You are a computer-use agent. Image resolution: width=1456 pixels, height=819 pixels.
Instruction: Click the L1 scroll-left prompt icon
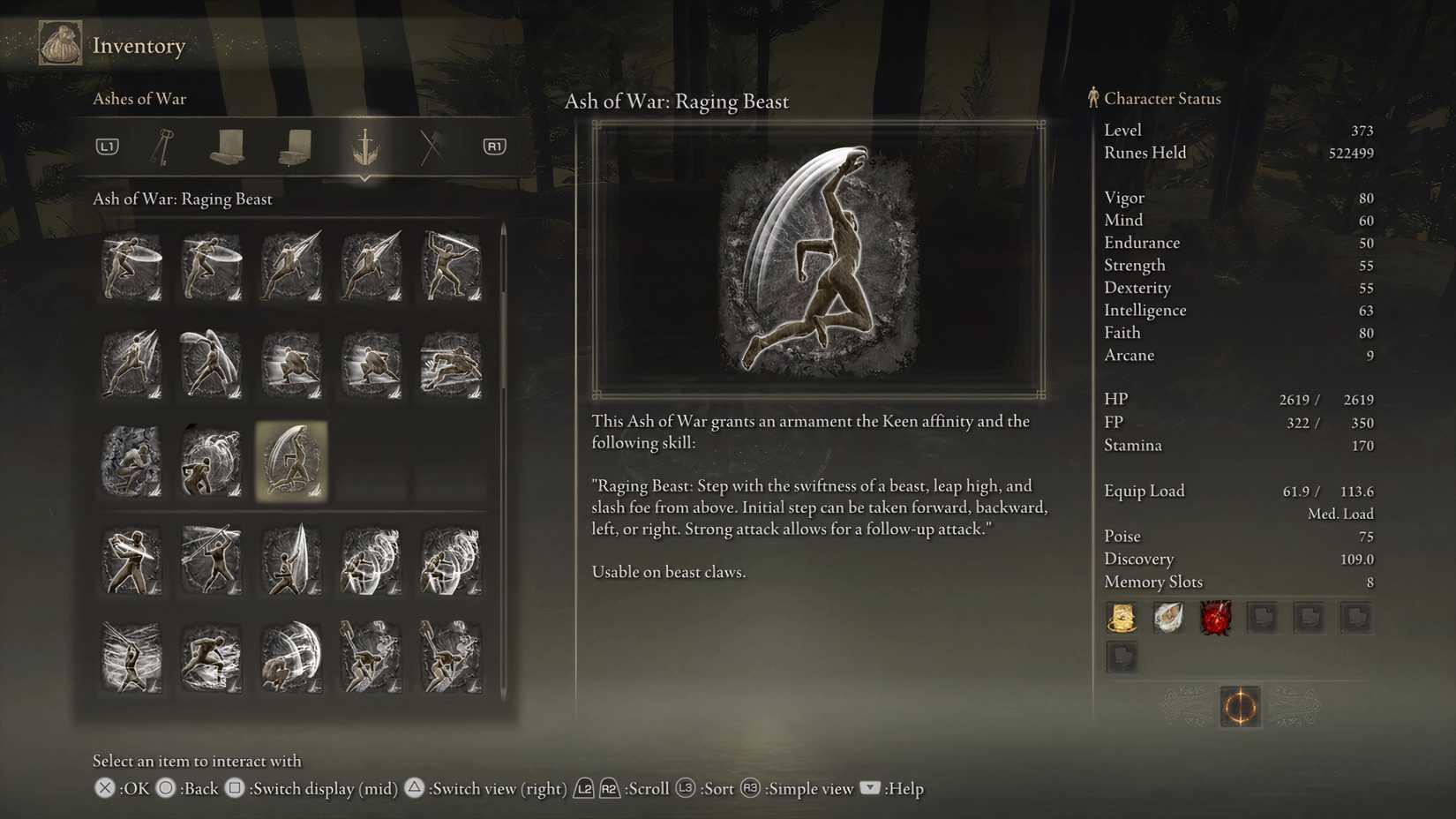[106, 147]
